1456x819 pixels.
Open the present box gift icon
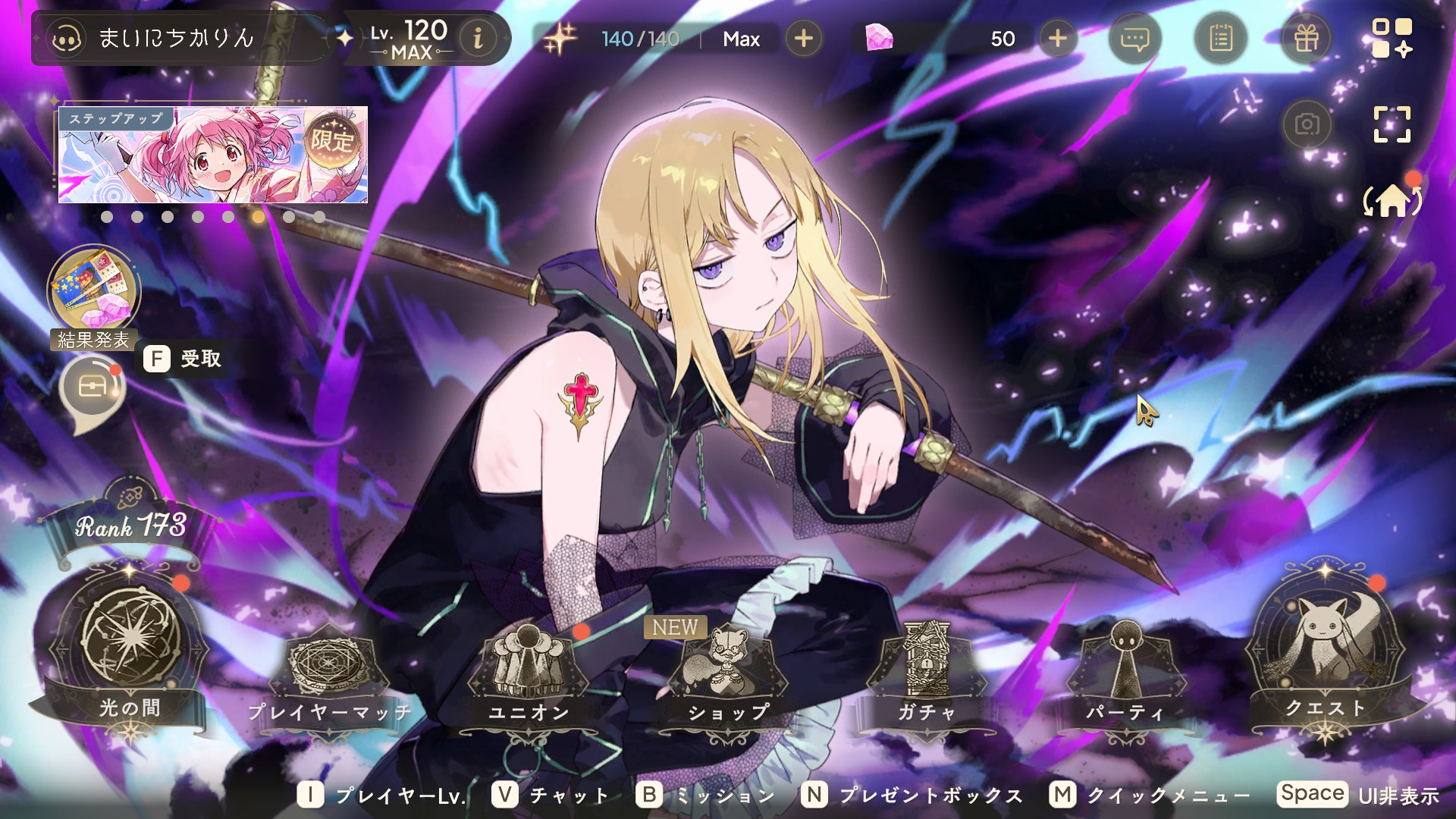click(x=1306, y=38)
